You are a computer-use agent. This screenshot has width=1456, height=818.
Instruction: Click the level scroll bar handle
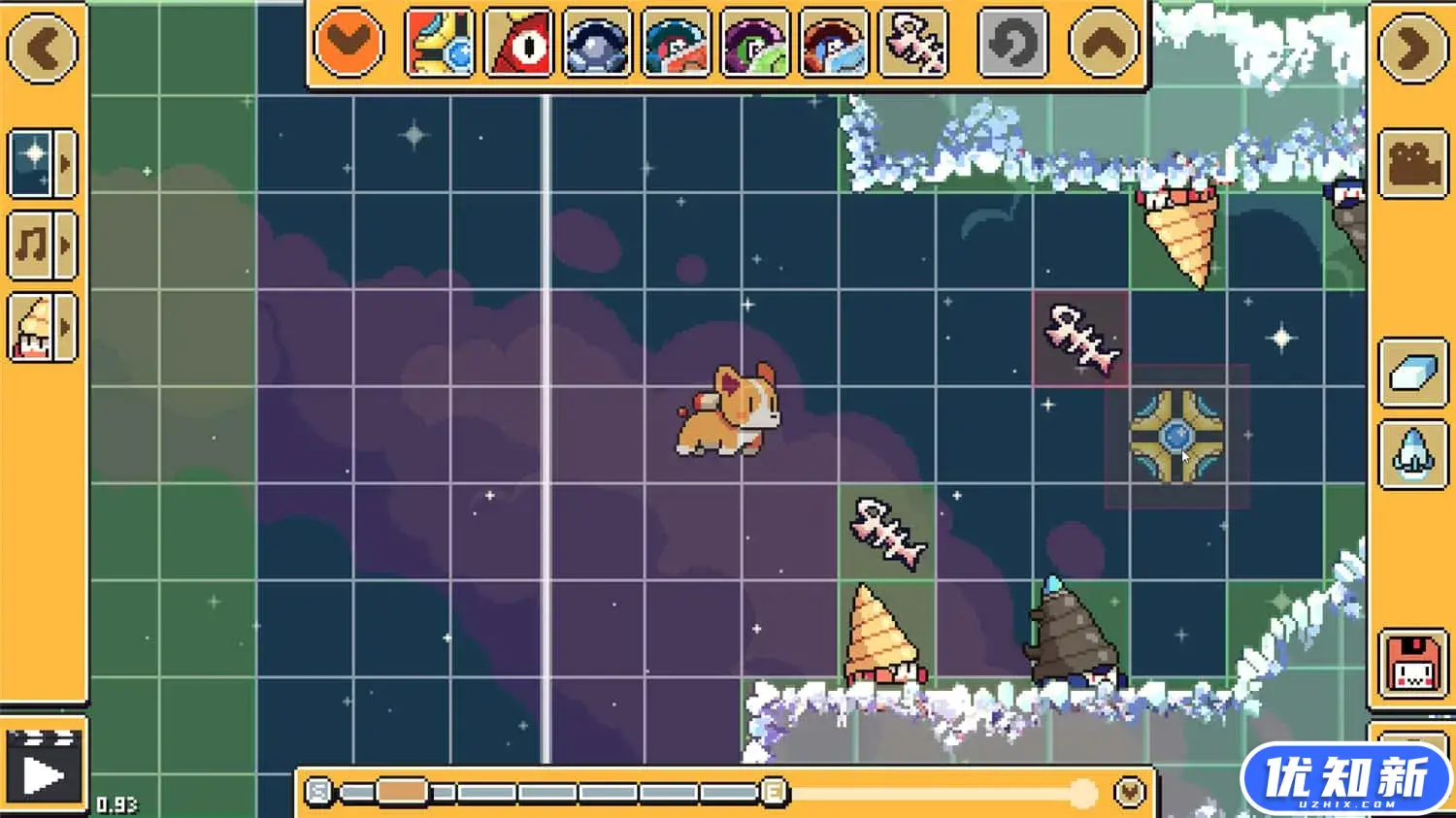(402, 792)
